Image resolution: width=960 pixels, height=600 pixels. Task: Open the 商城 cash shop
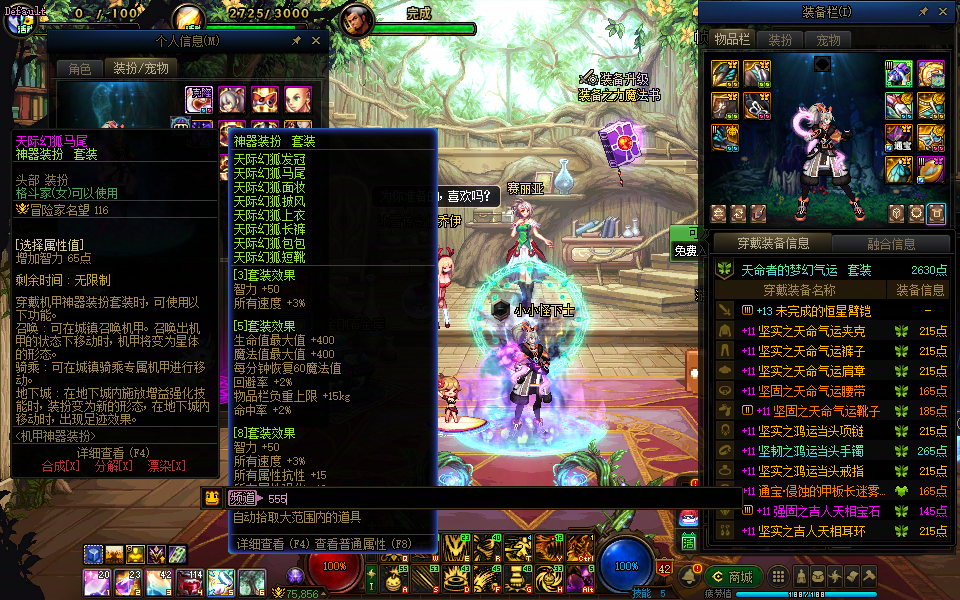[733, 576]
